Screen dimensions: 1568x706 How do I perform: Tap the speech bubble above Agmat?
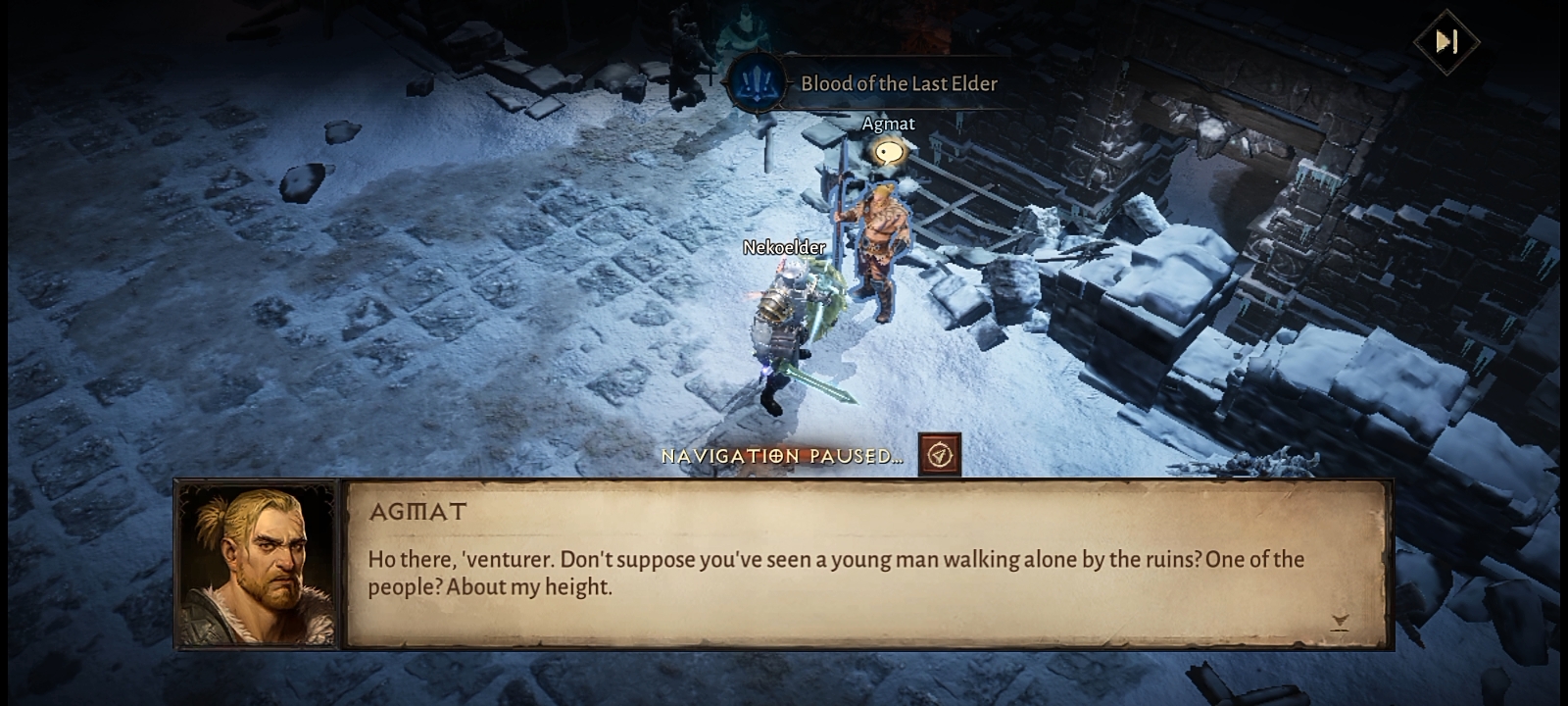pyautogui.click(x=889, y=151)
